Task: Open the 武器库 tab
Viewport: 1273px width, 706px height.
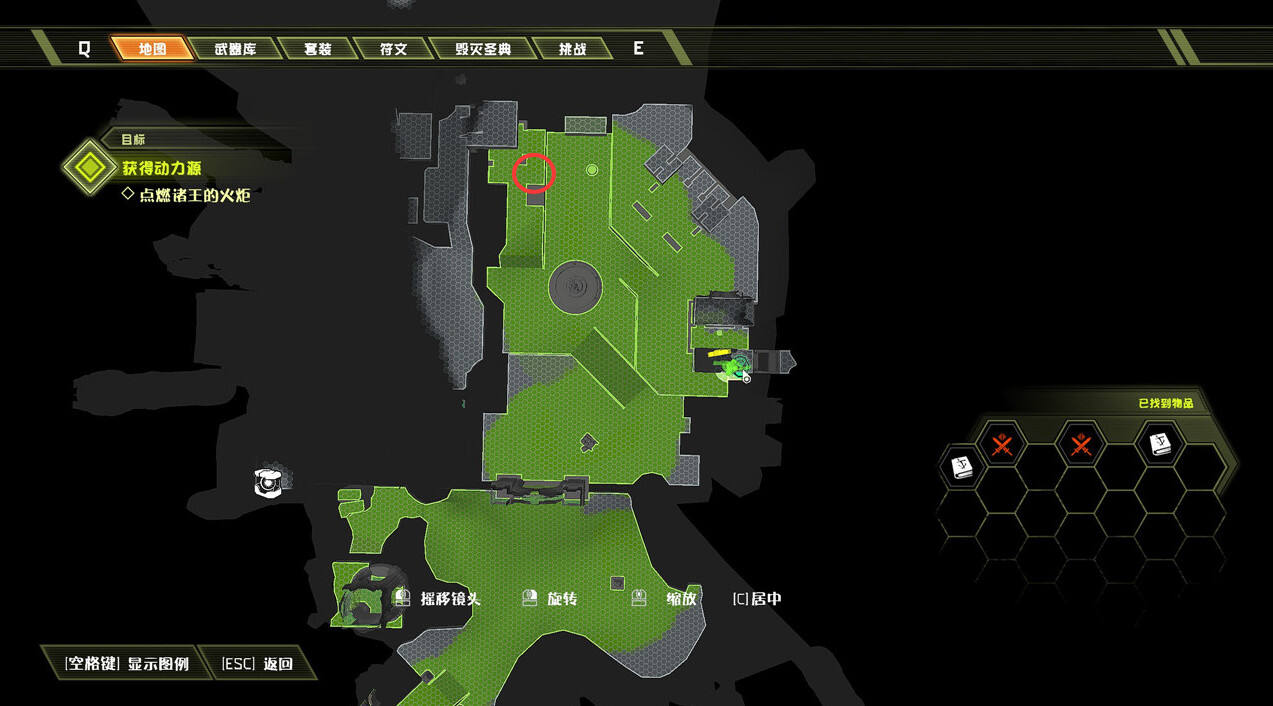Action: pyautogui.click(x=235, y=48)
